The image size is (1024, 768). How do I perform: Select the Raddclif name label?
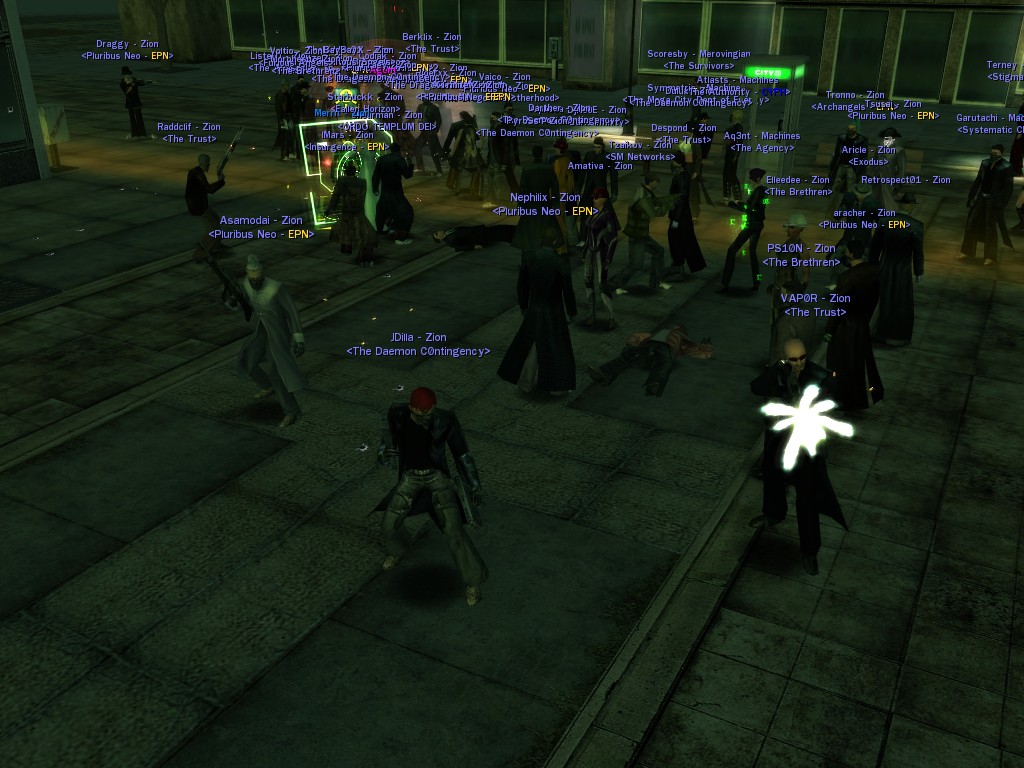[189, 127]
